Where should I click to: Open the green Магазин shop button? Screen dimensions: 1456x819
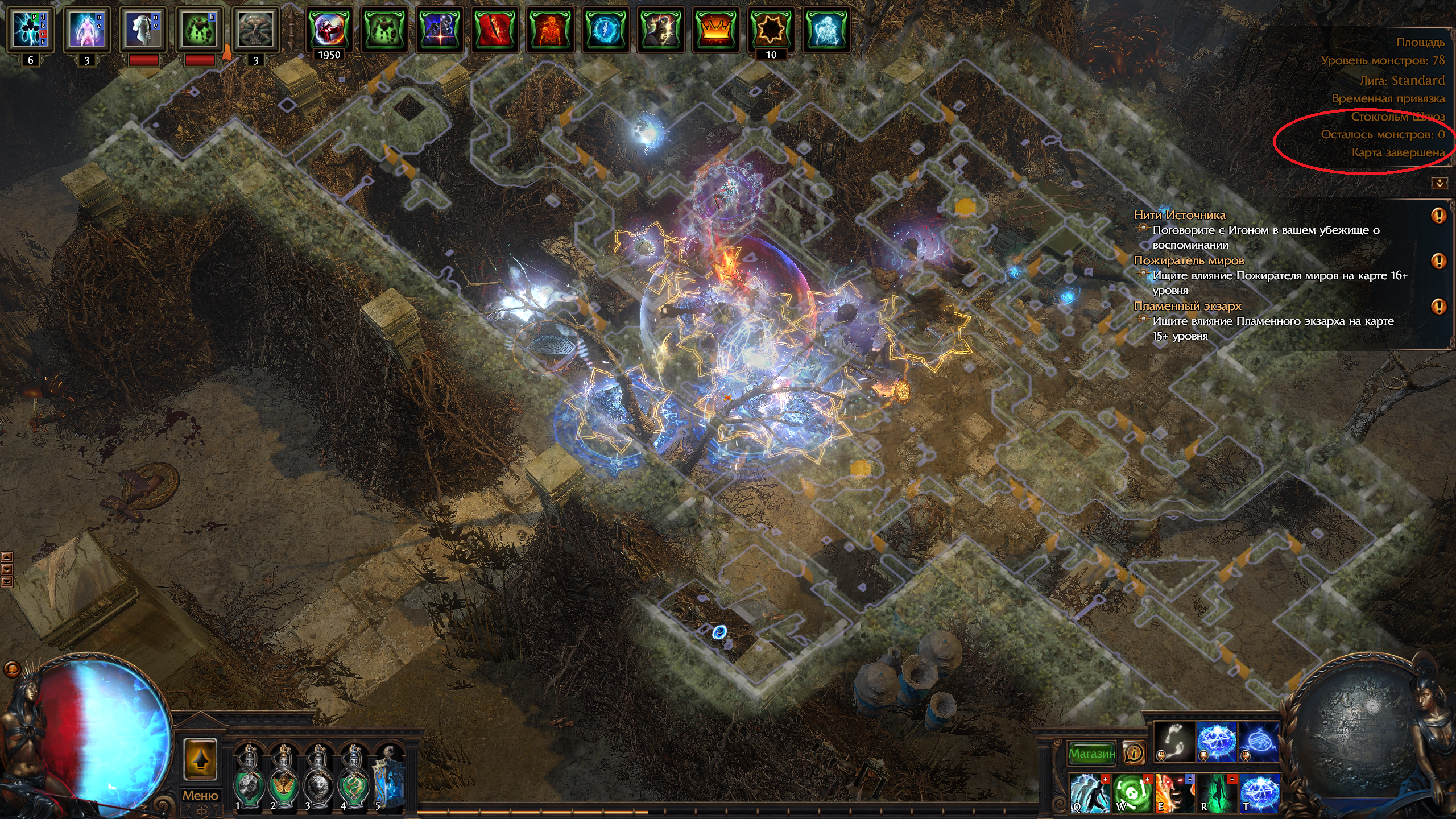point(1091,753)
